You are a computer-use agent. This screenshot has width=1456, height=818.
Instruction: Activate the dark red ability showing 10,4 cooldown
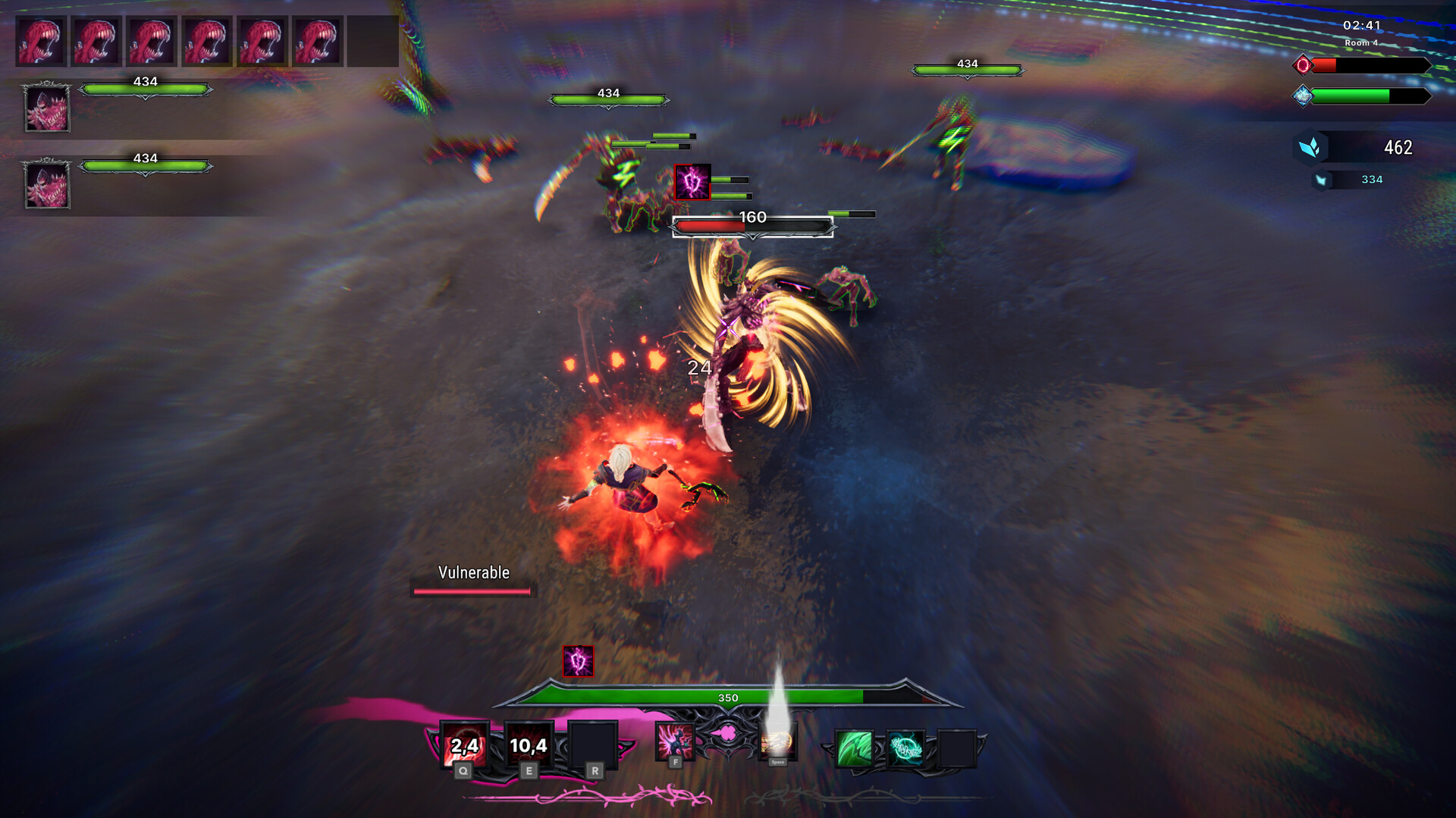click(x=529, y=745)
